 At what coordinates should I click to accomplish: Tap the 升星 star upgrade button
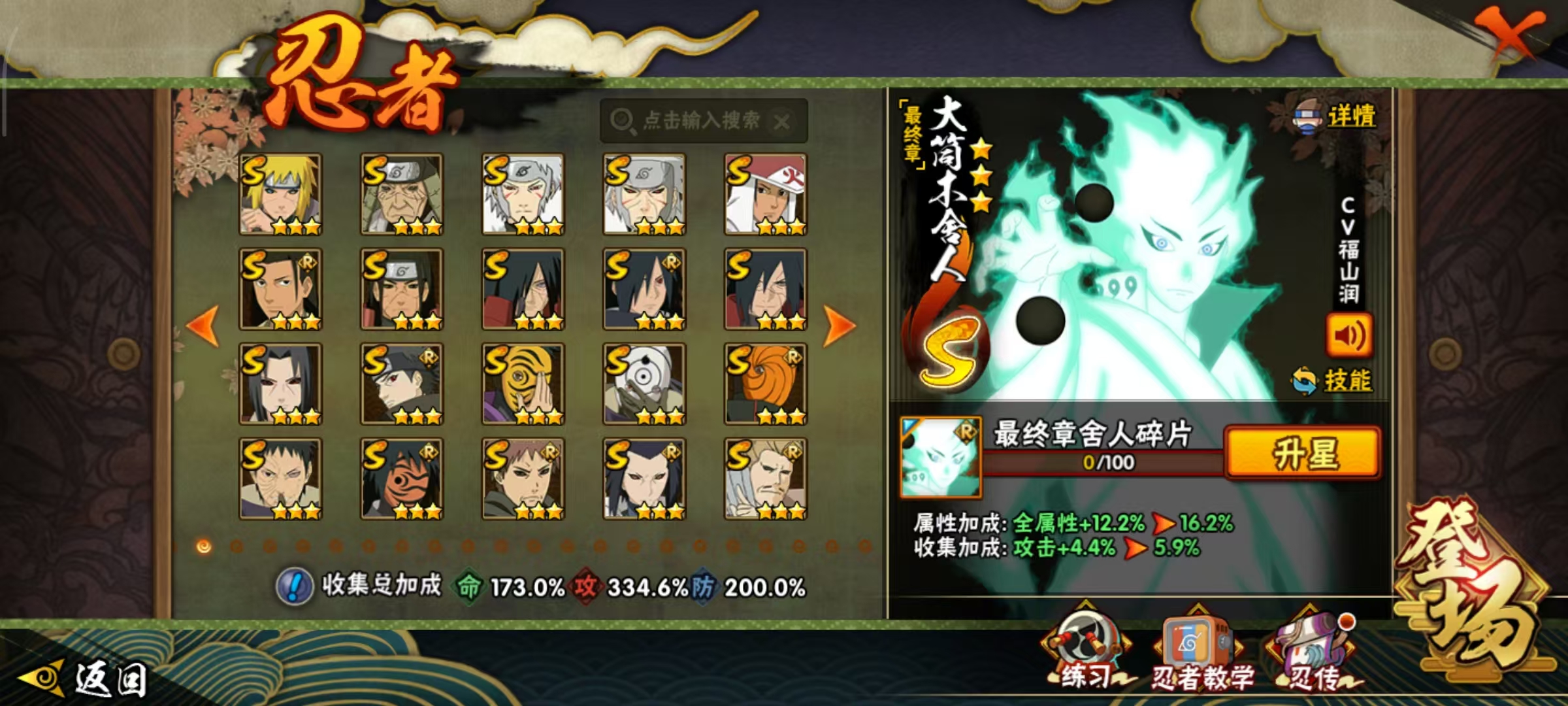click(x=1303, y=453)
